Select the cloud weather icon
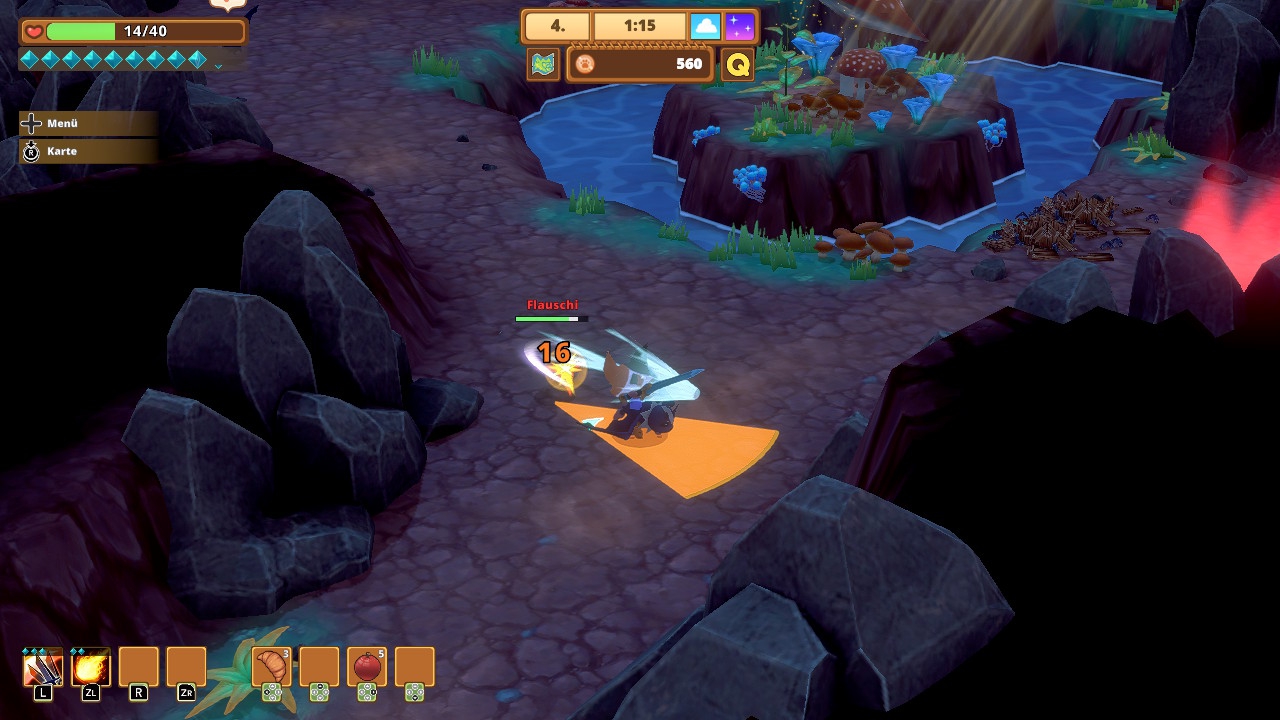This screenshot has height=720, width=1280. [x=705, y=27]
